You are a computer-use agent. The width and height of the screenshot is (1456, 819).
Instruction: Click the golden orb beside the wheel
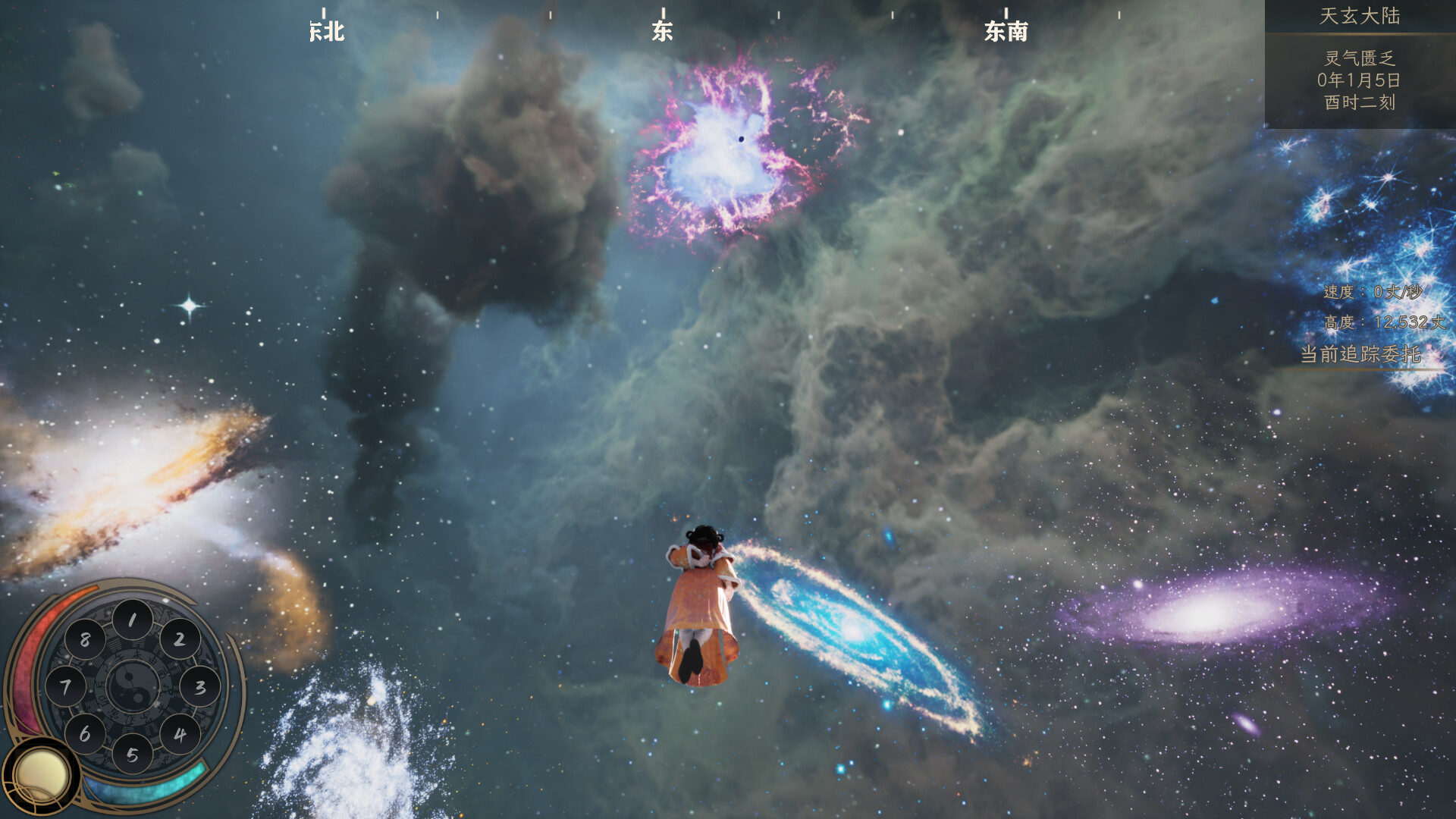[41, 776]
